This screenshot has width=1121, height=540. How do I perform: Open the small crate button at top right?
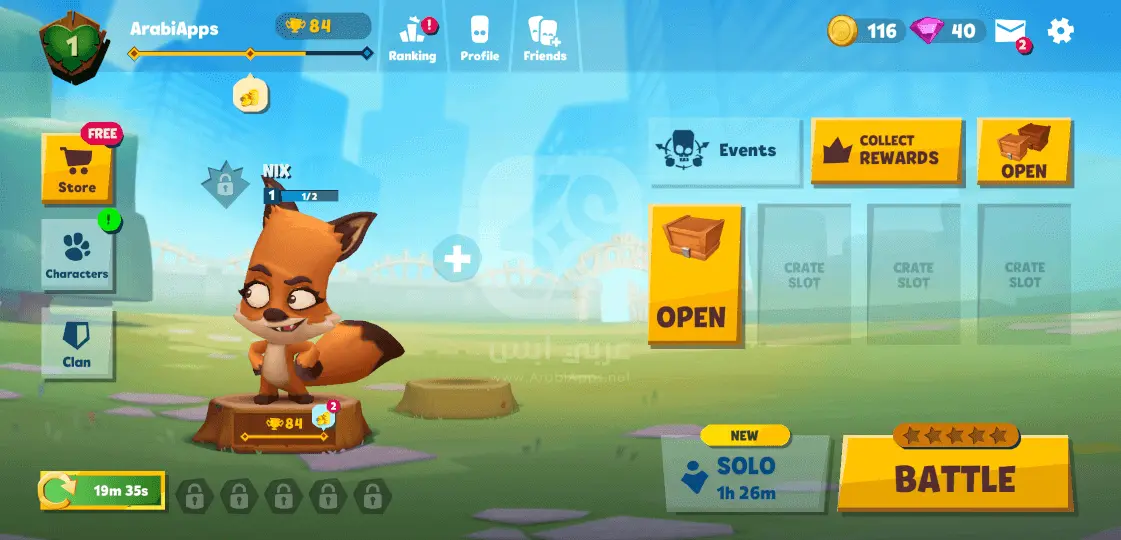click(1024, 151)
